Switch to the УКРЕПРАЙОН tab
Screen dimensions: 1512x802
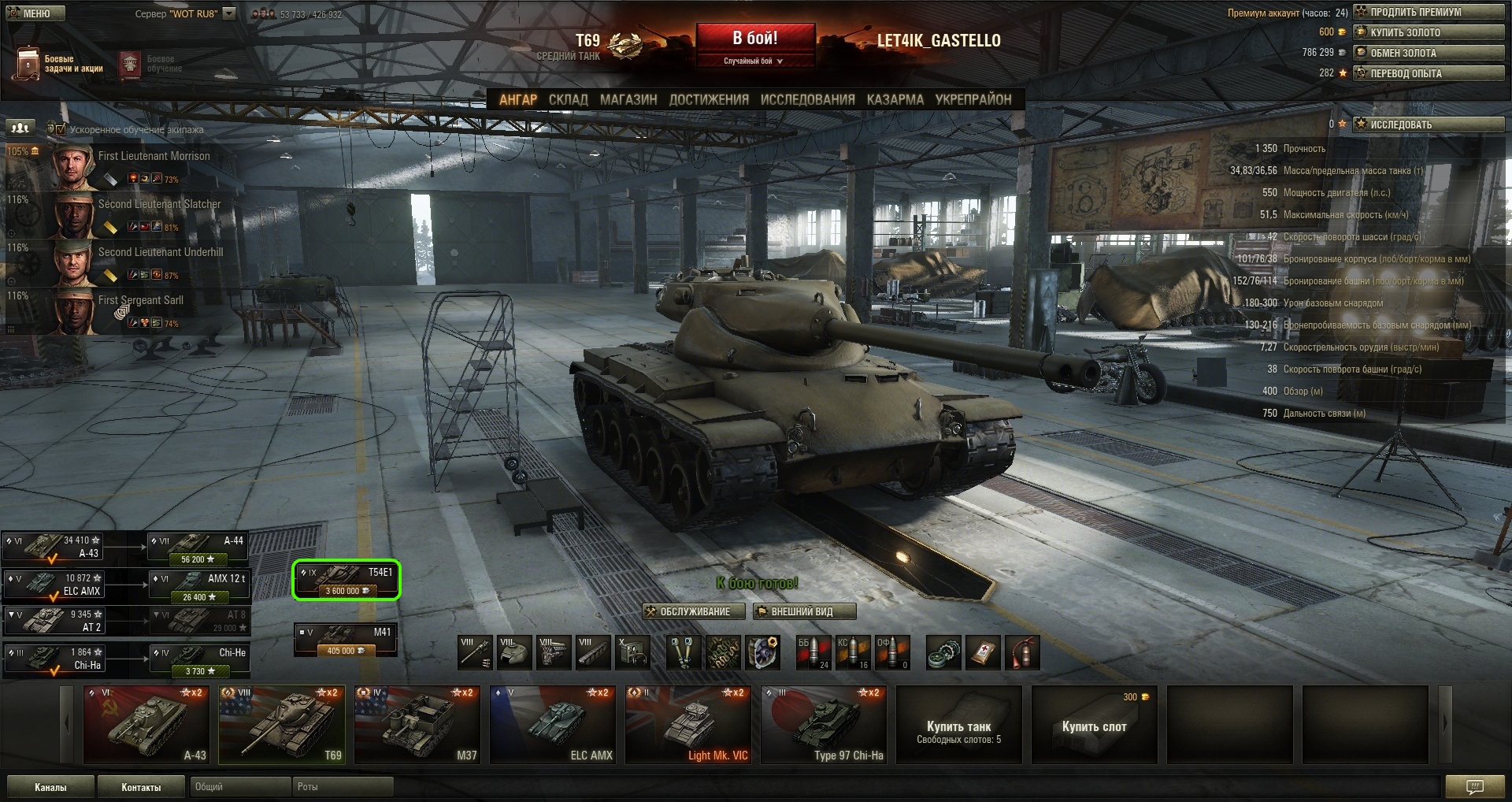coord(973,99)
